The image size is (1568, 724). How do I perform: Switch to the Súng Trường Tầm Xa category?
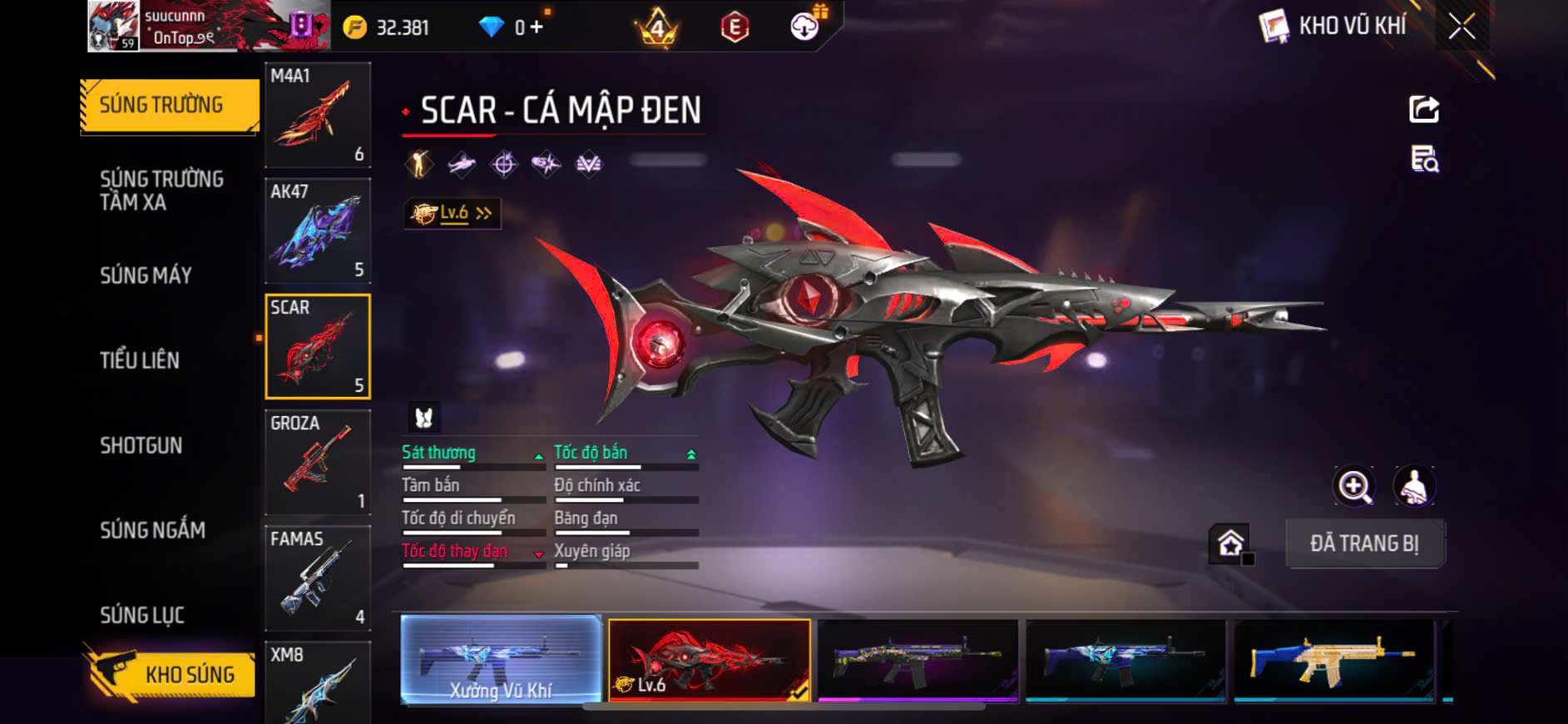tap(162, 191)
